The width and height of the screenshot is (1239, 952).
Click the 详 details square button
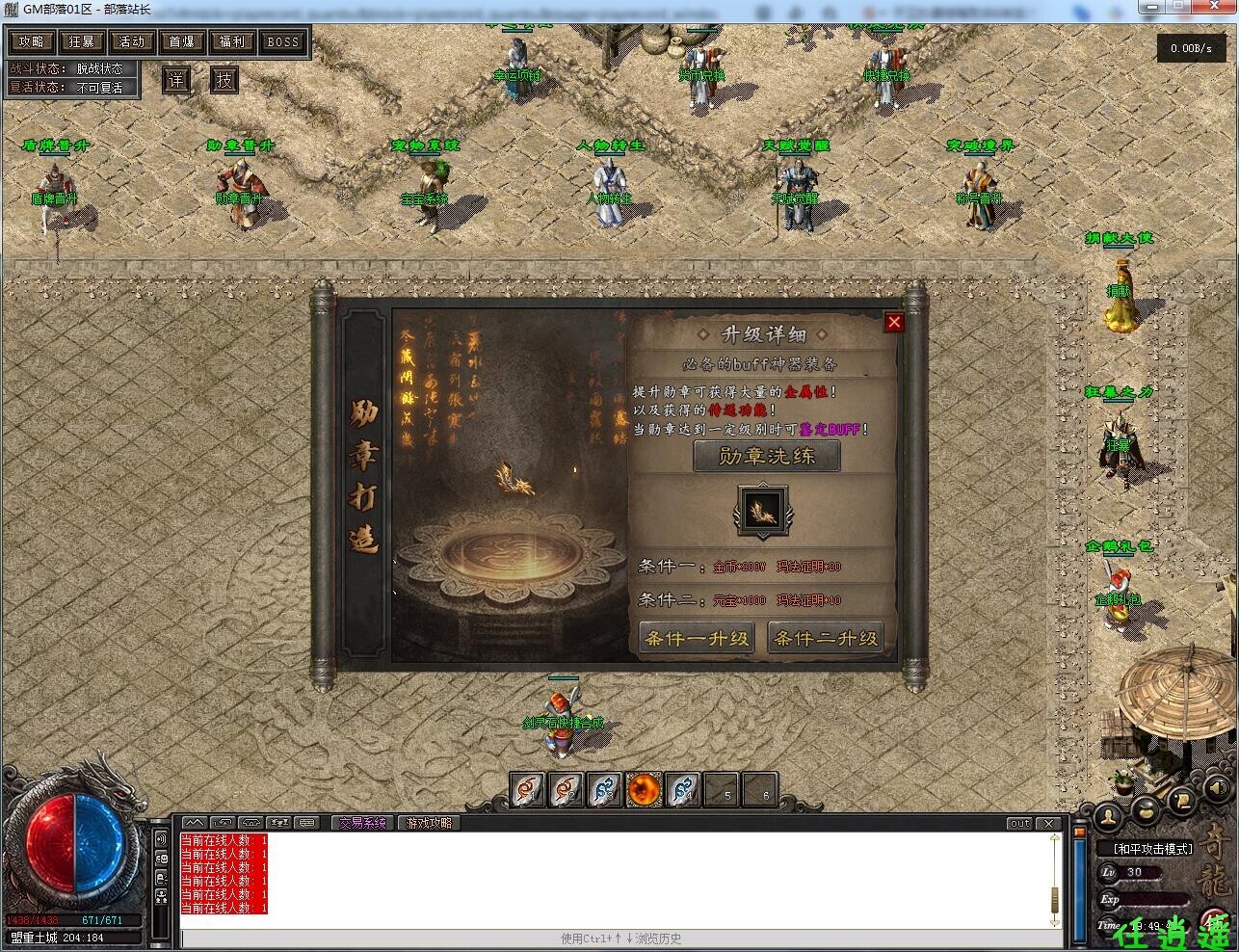tap(174, 80)
